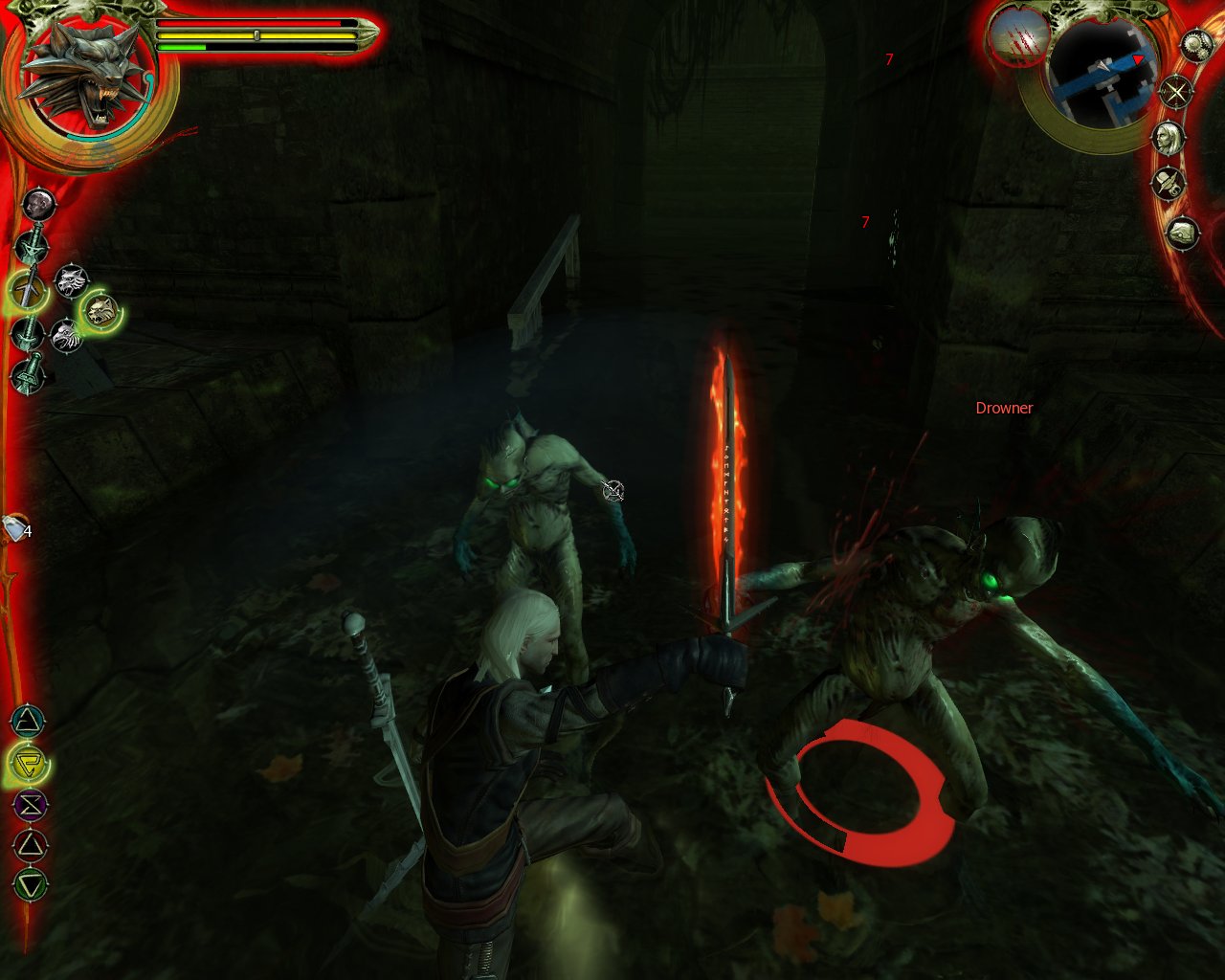Click the claw marks status icon
This screenshot has width=1225, height=980.
click(1016, 36)
